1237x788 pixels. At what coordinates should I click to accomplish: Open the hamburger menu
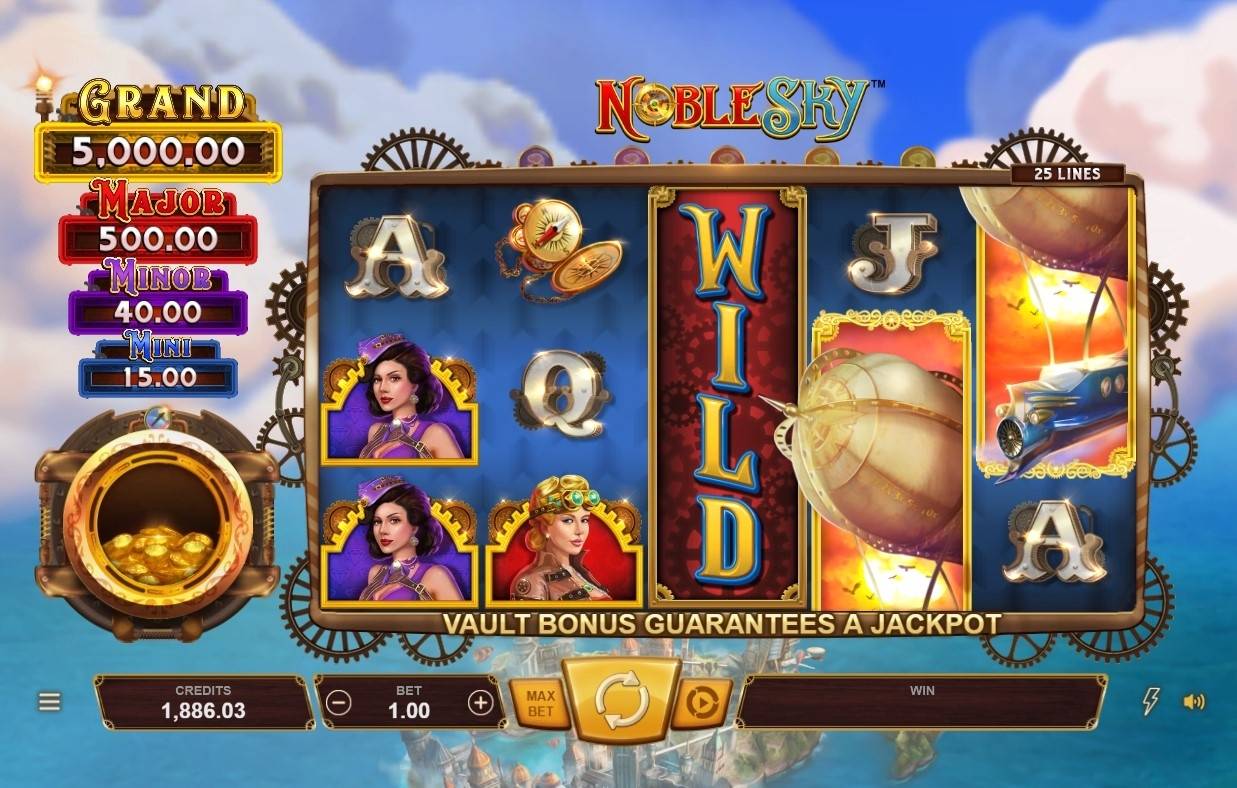coord(50,702)
